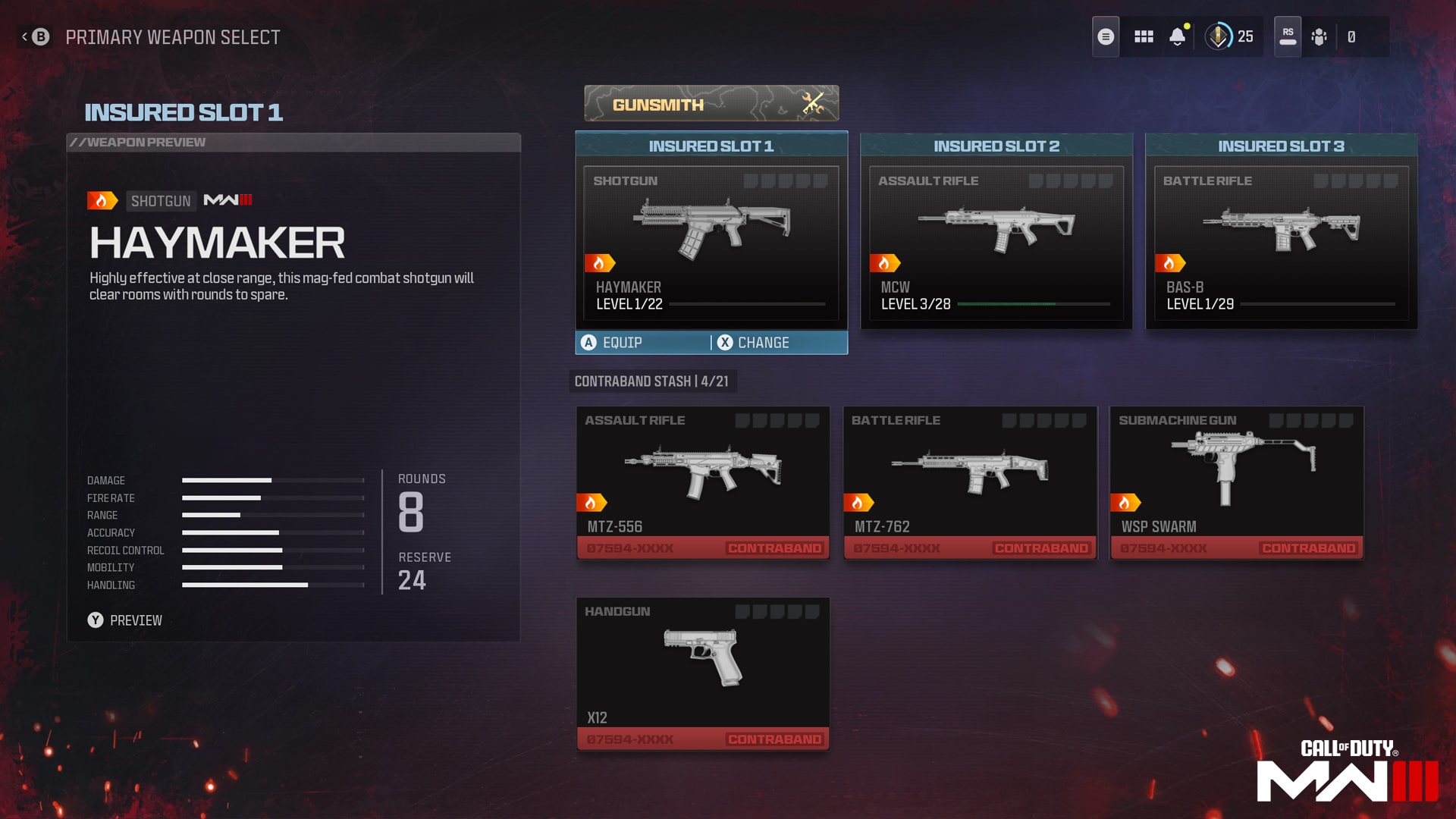Click the RS button indicator
The width and height of the screenshot is (1456, 819).
pos(1287,36)
